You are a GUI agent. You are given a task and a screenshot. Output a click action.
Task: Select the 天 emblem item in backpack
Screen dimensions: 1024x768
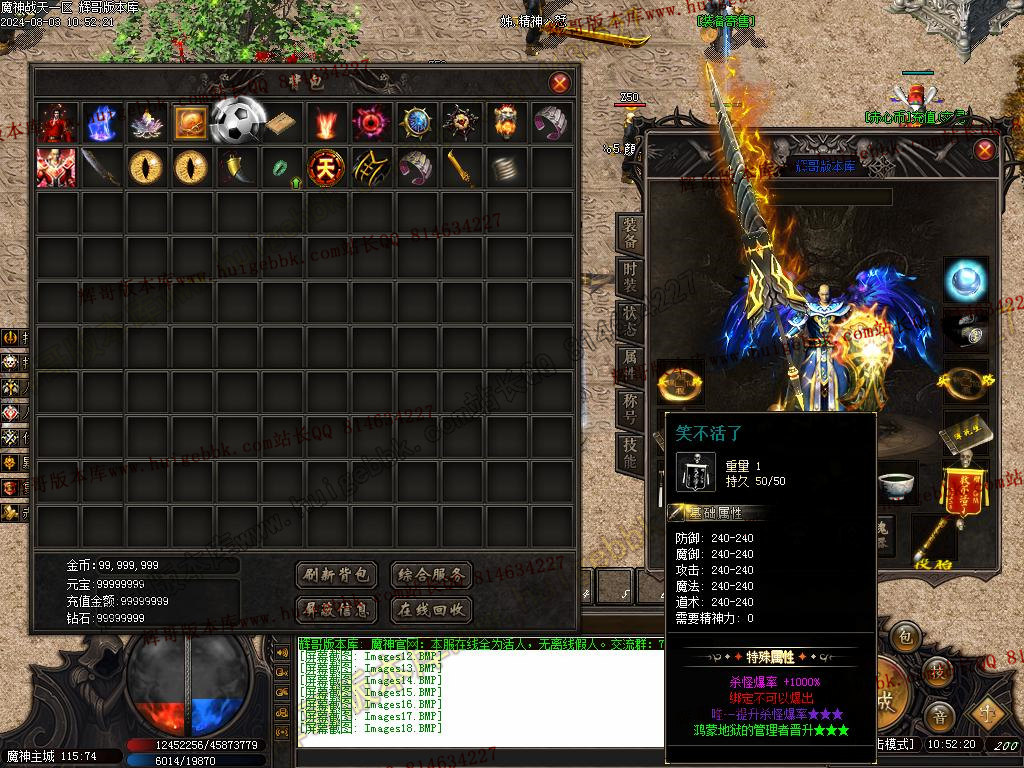325,167
